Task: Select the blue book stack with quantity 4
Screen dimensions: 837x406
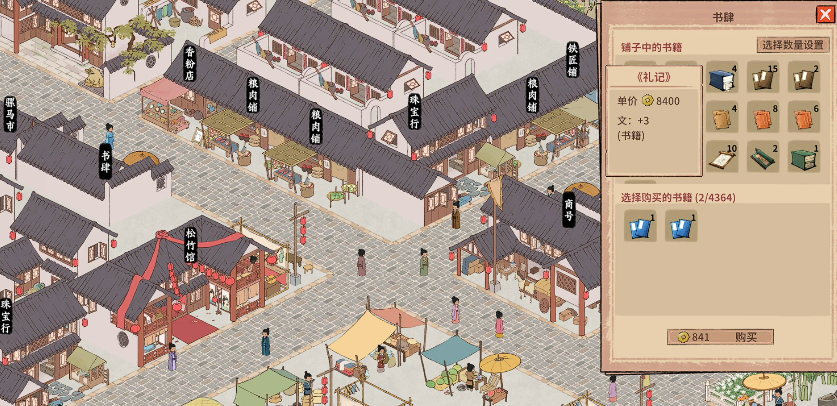Action: 722,77
